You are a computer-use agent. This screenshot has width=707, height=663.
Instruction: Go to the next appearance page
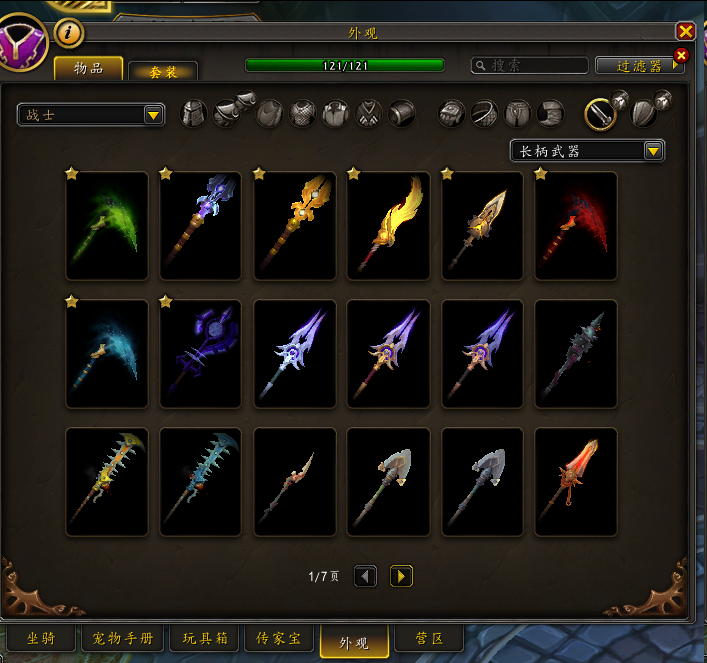pyautogui.click(x=401, y=576)
